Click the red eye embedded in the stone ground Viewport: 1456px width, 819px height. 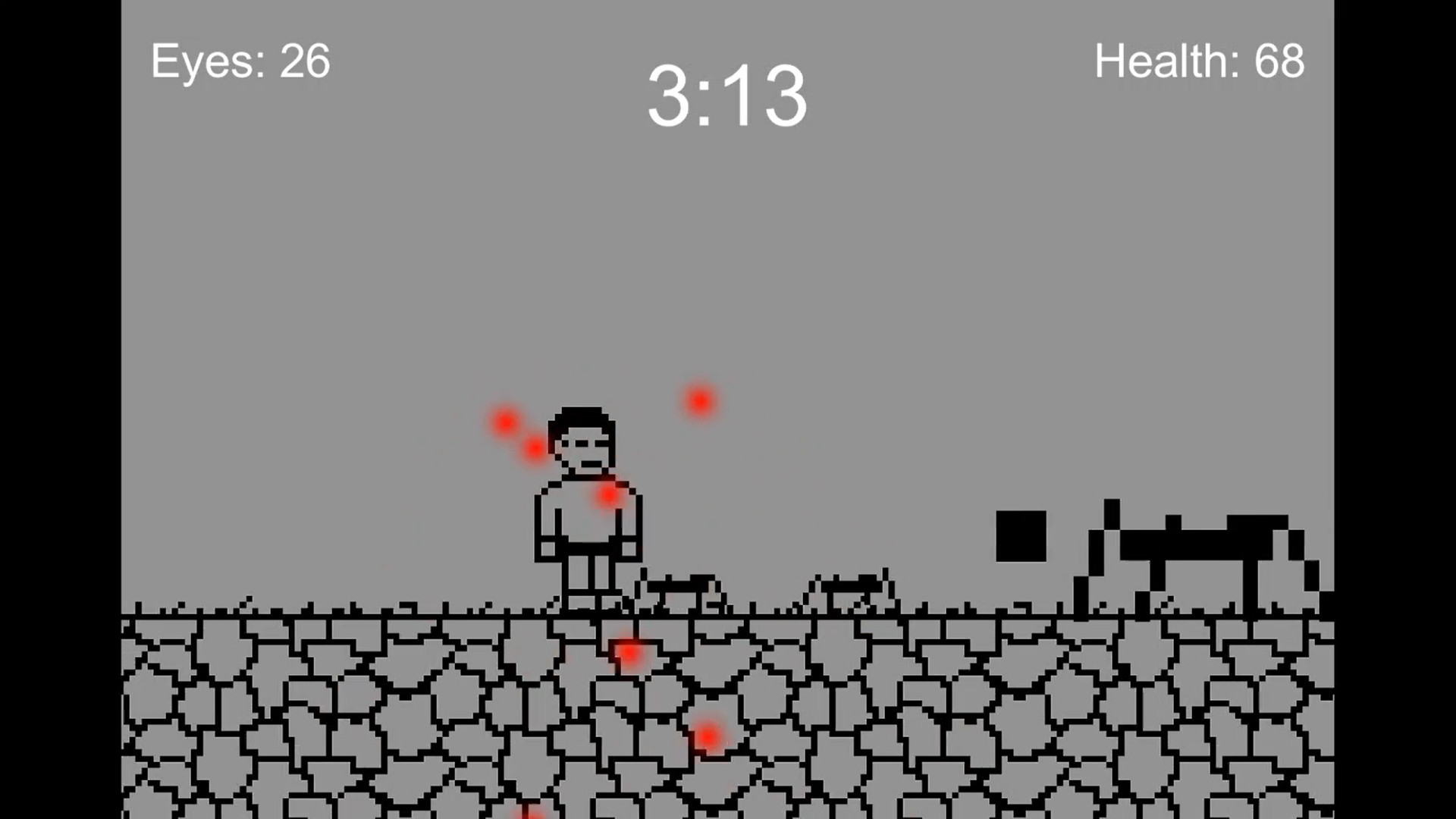[629, 652]
